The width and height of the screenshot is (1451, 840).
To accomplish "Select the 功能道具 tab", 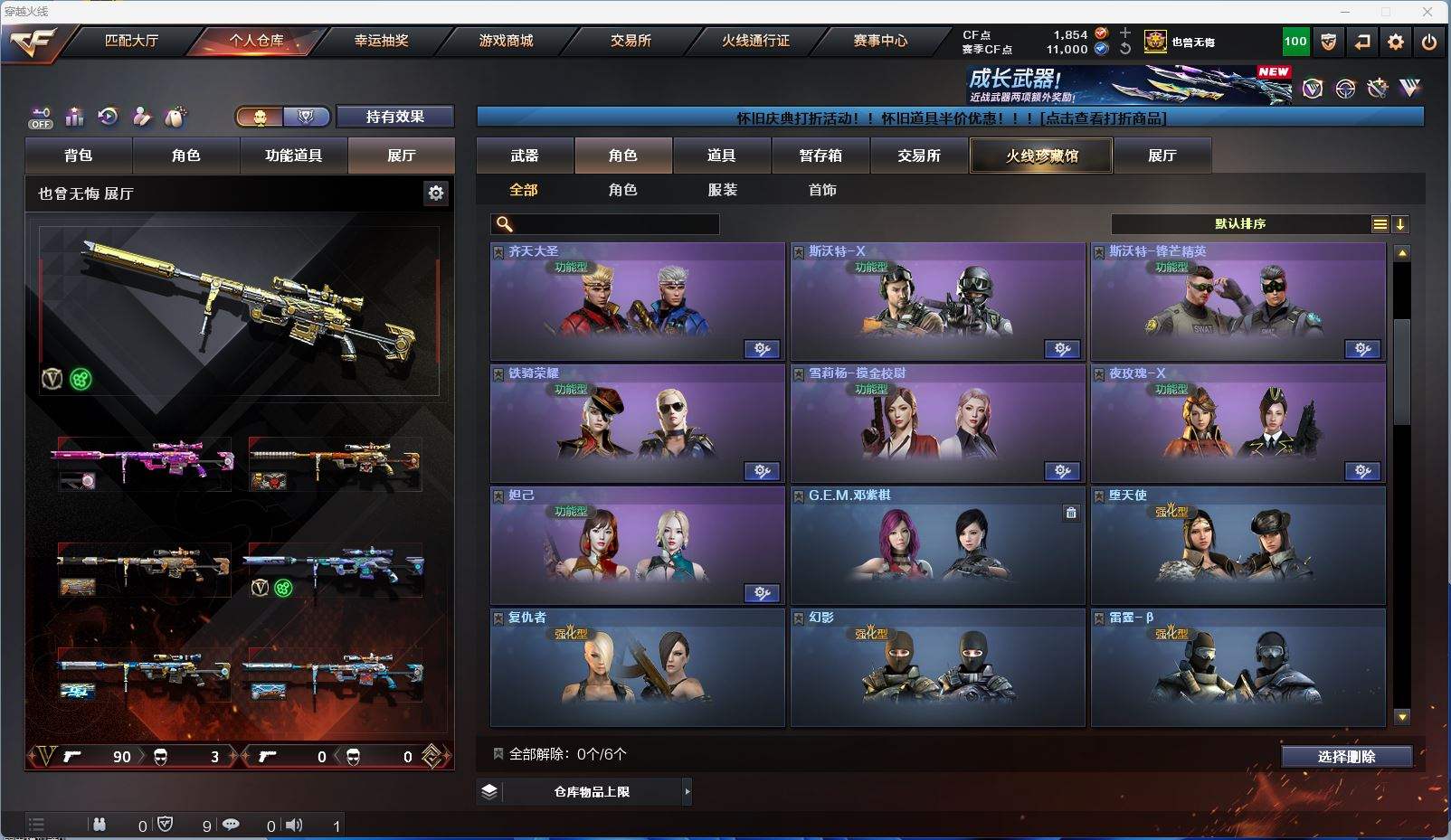I will point(293,156).
